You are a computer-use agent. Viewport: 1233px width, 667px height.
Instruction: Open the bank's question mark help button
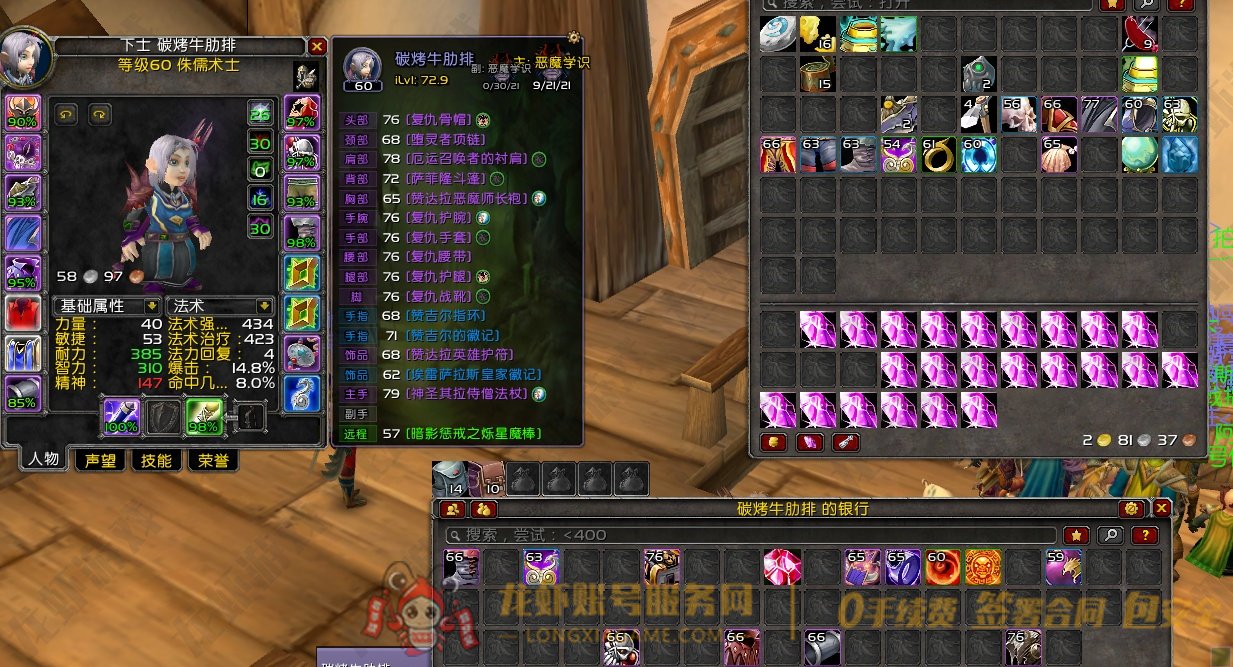click(x=1145, y=536)
